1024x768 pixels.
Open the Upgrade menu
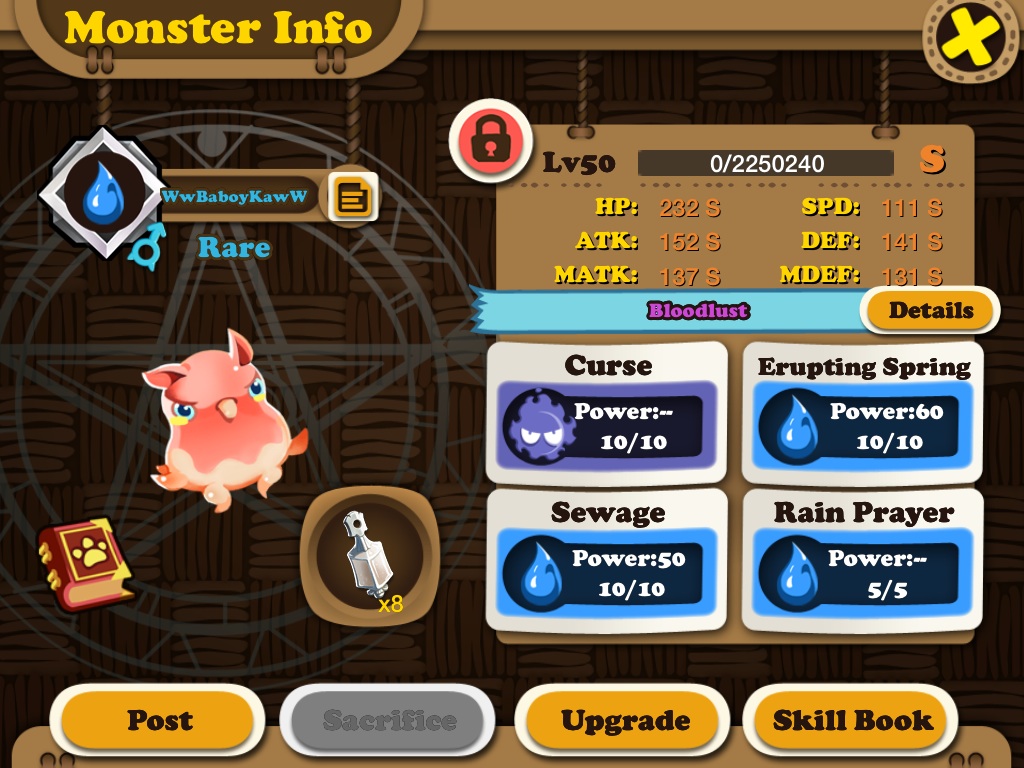(x=625, y=720)
